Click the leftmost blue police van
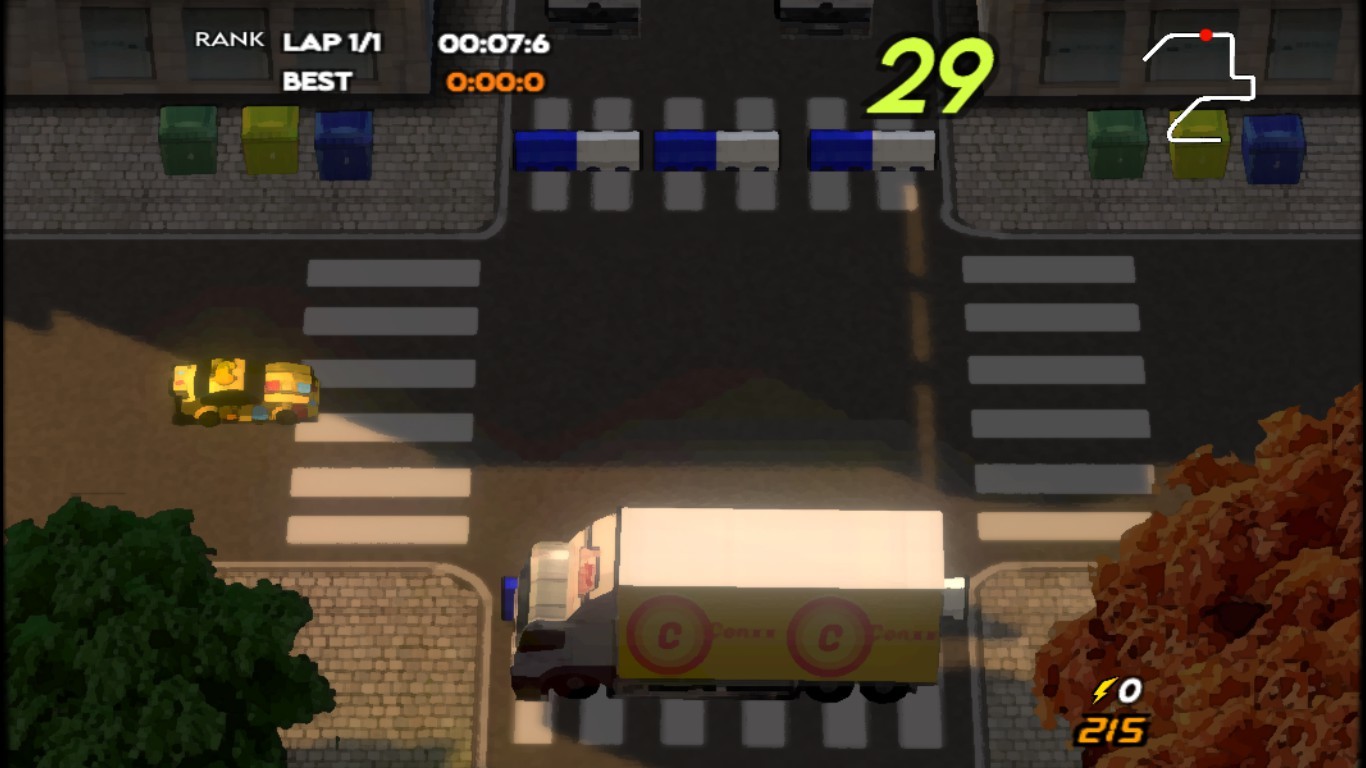The width and height of the screenshot is (1366, 768). pyautogui.click(x=578, y=150)
